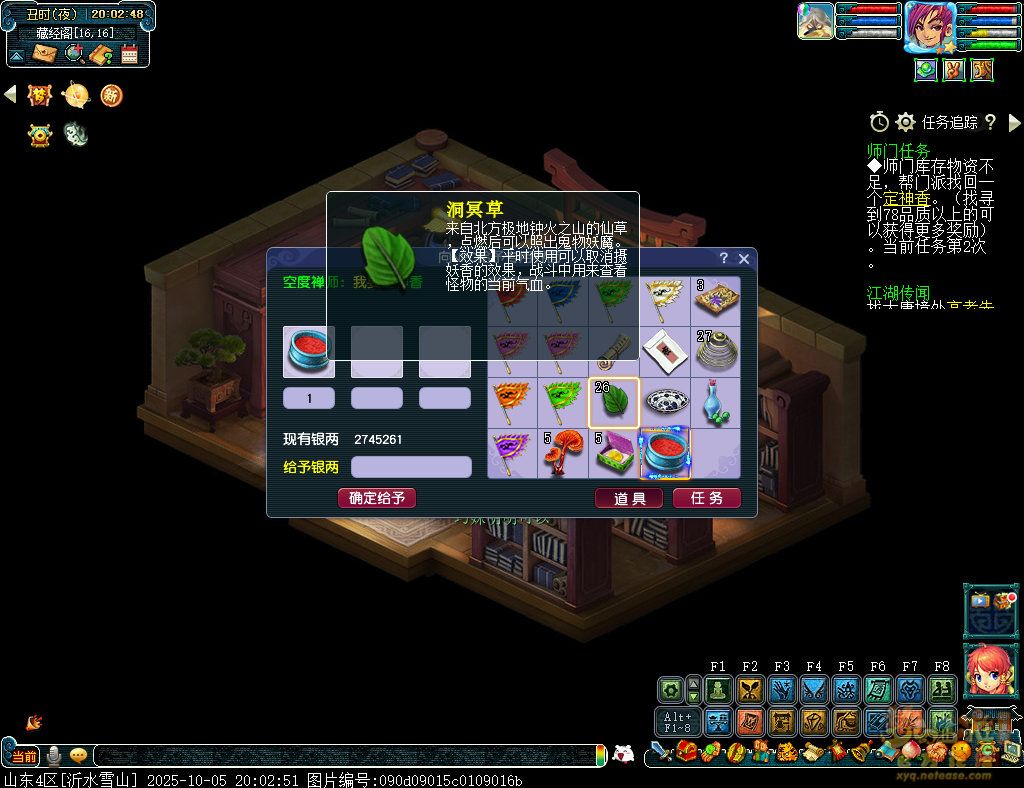Image resolution: width=1024 pixels, height=788 pixels.
Task: Close the give-item dialog
Action: pos(743,258)
